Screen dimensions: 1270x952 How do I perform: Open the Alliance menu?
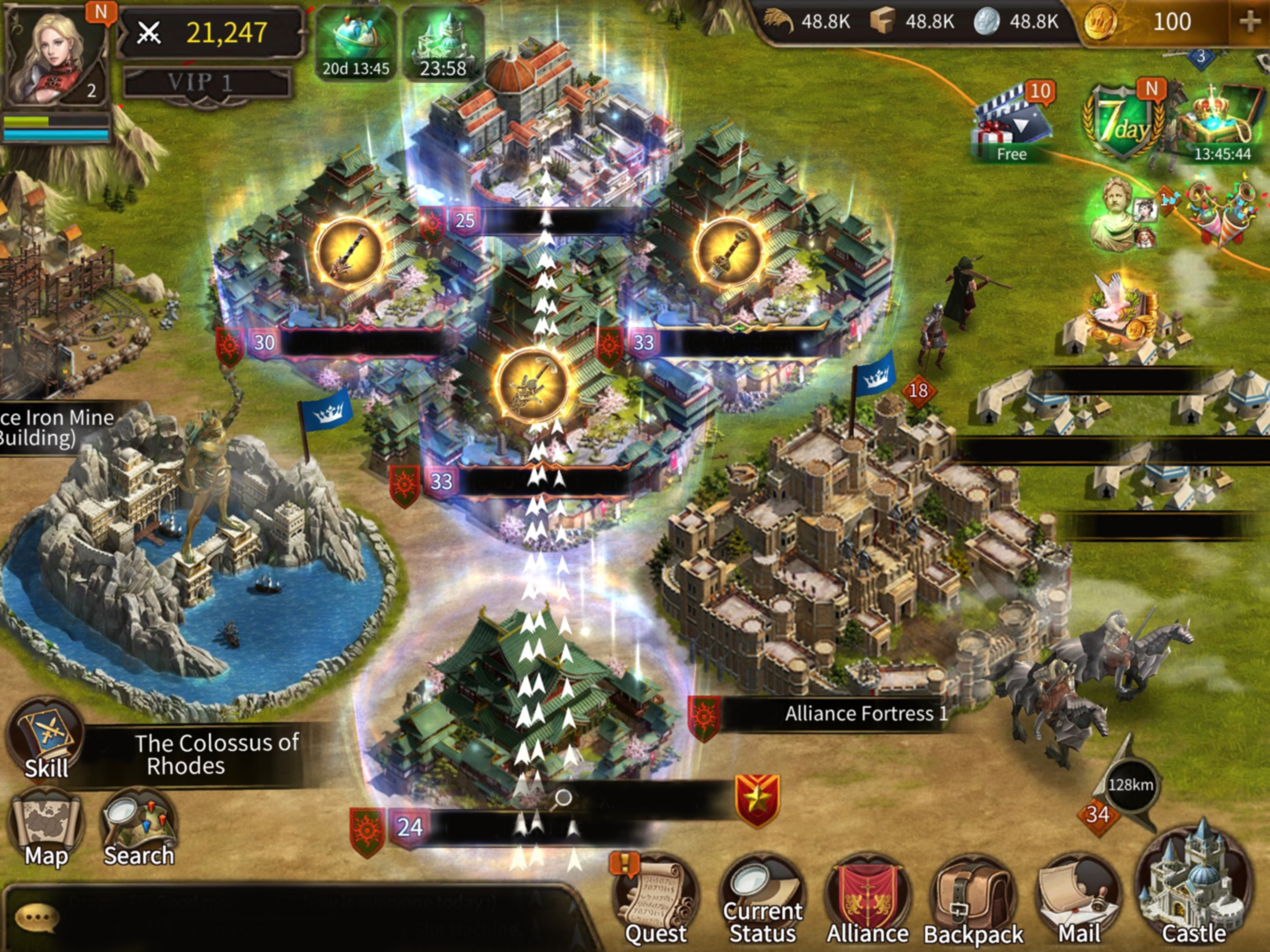pyautogui.click(x=867, y=901)
